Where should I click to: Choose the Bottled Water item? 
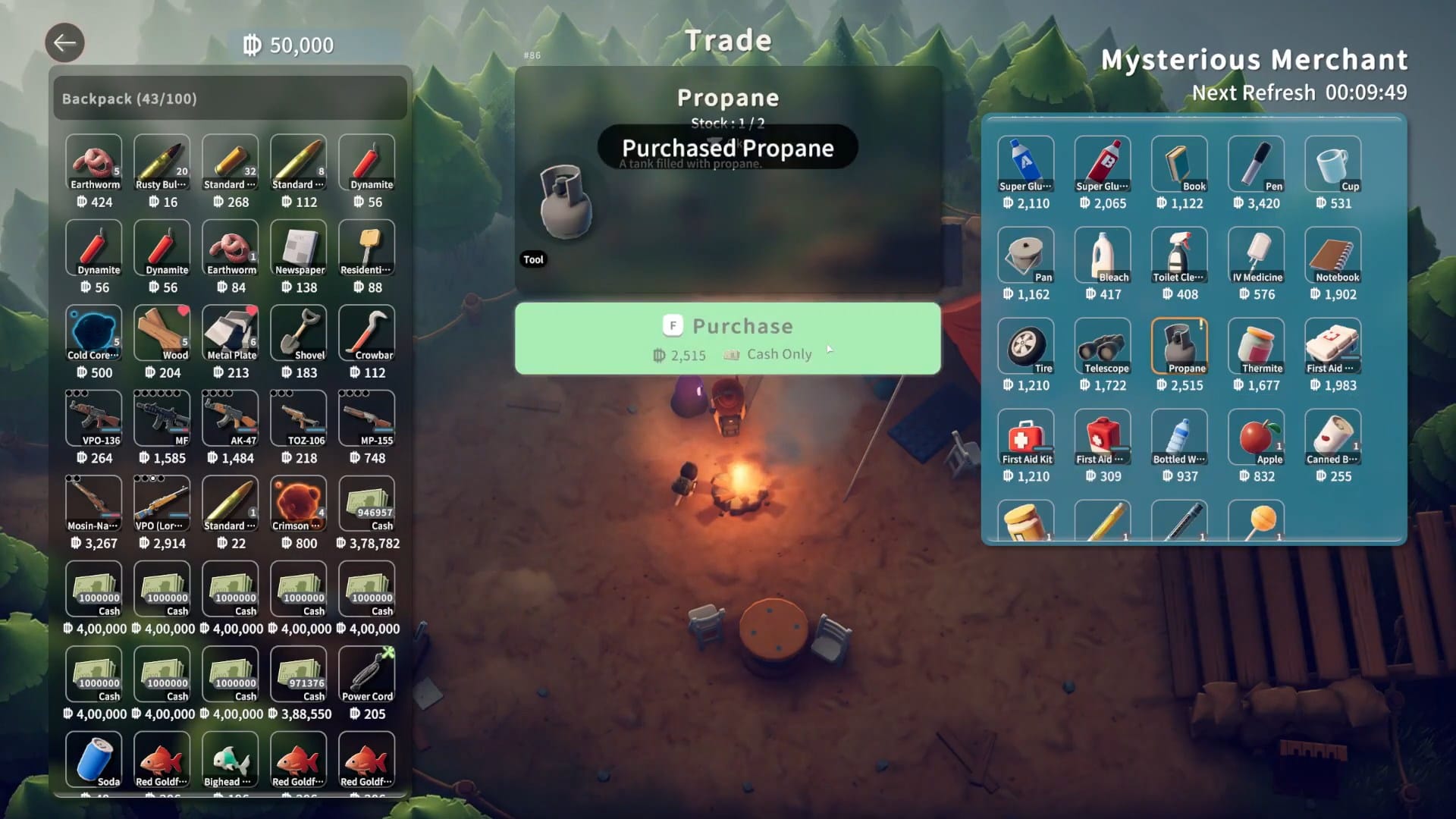[x=1179, y=437]
